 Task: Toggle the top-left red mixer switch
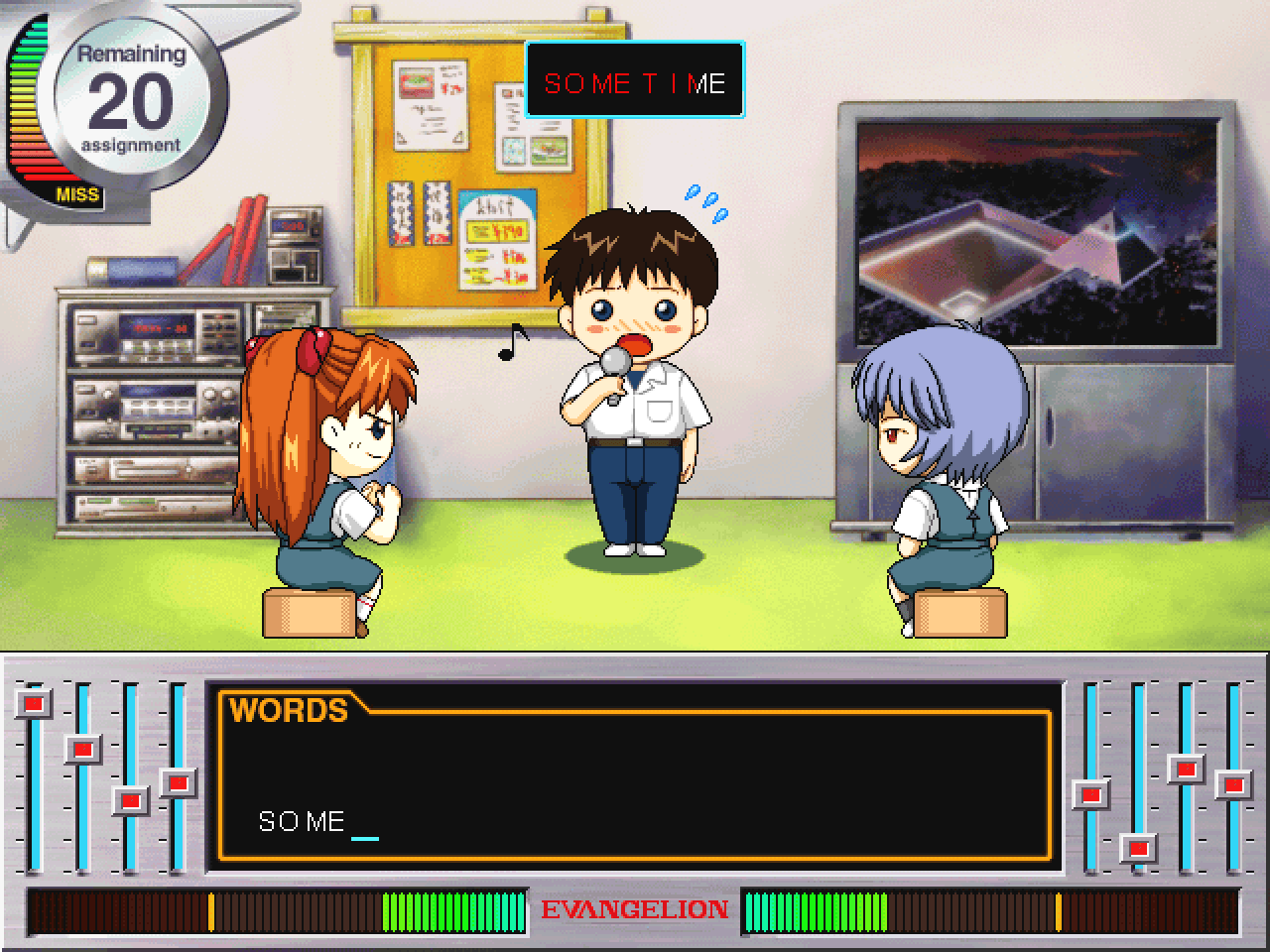pyautogui.click(x=33, y=703)
